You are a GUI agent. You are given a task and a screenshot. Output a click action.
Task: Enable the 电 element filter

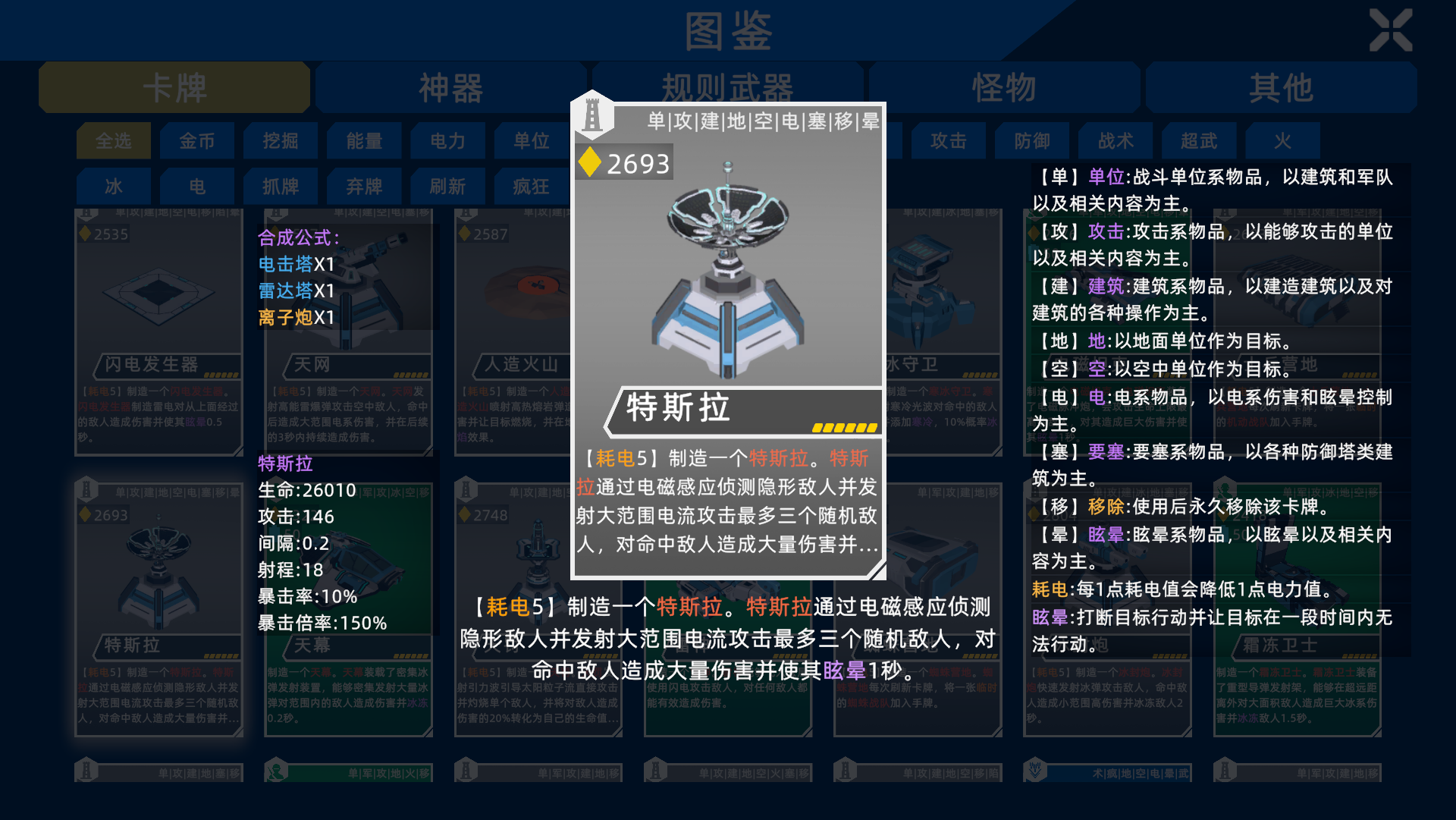tap(197, 186)
